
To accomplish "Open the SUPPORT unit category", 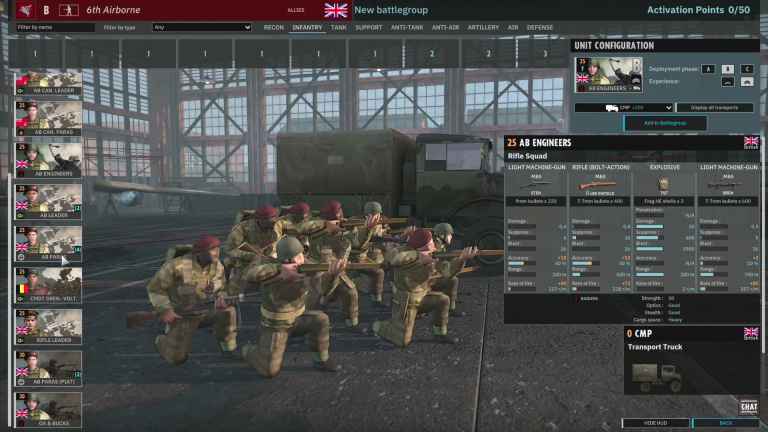I will pyautogui.click(x=368, y=28).
